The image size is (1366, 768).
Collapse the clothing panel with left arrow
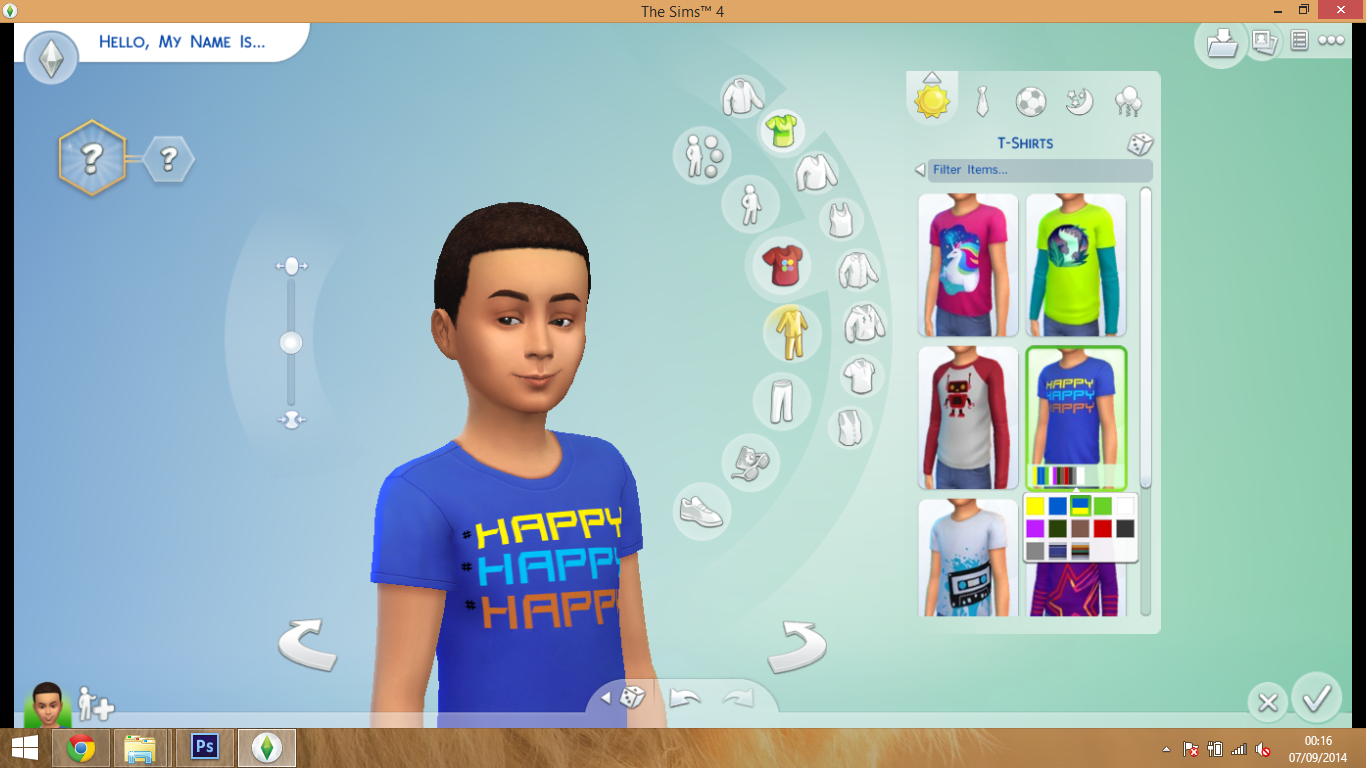point(918,170)
